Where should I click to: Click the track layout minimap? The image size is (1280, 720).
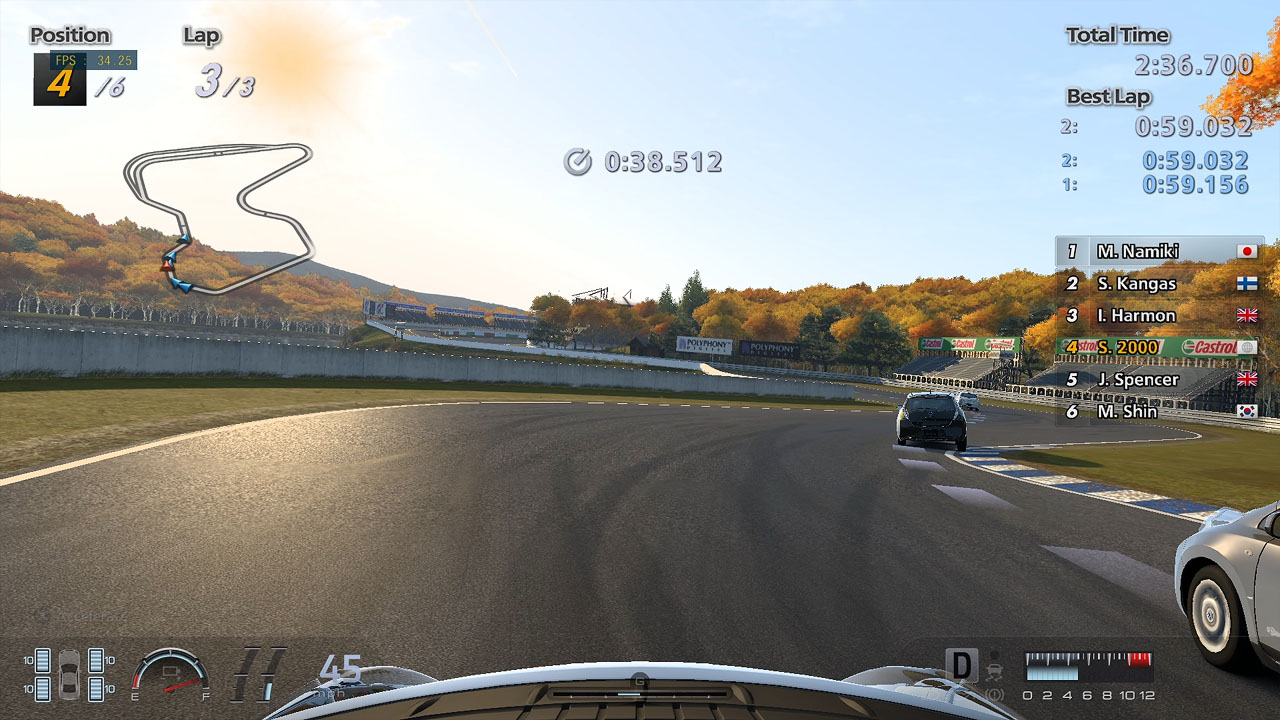(x=218, y=217)
